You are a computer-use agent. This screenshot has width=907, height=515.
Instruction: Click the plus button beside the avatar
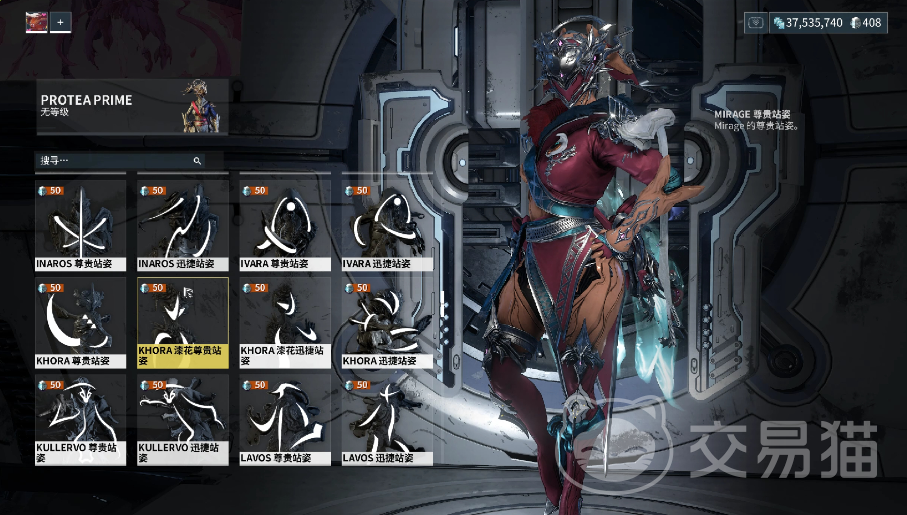61,21
